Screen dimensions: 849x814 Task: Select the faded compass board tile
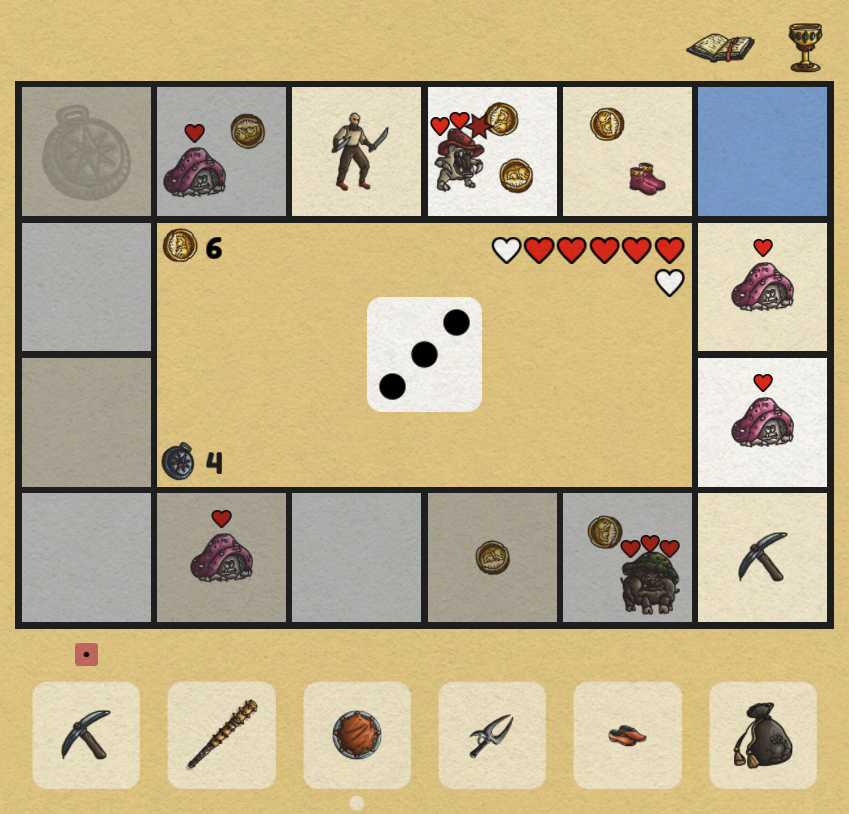coord(86,151)
